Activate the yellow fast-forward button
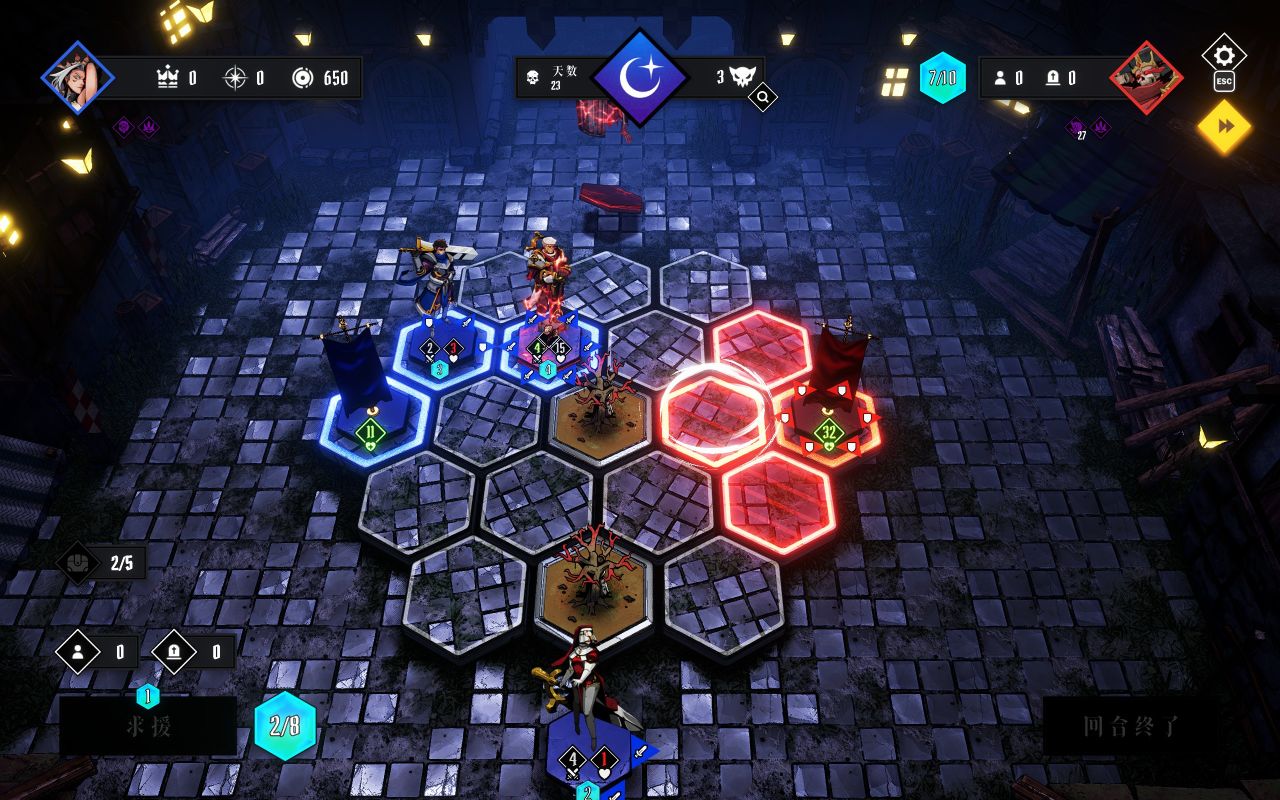This screenshot has height=800, width=1280. click(1224, 126)
